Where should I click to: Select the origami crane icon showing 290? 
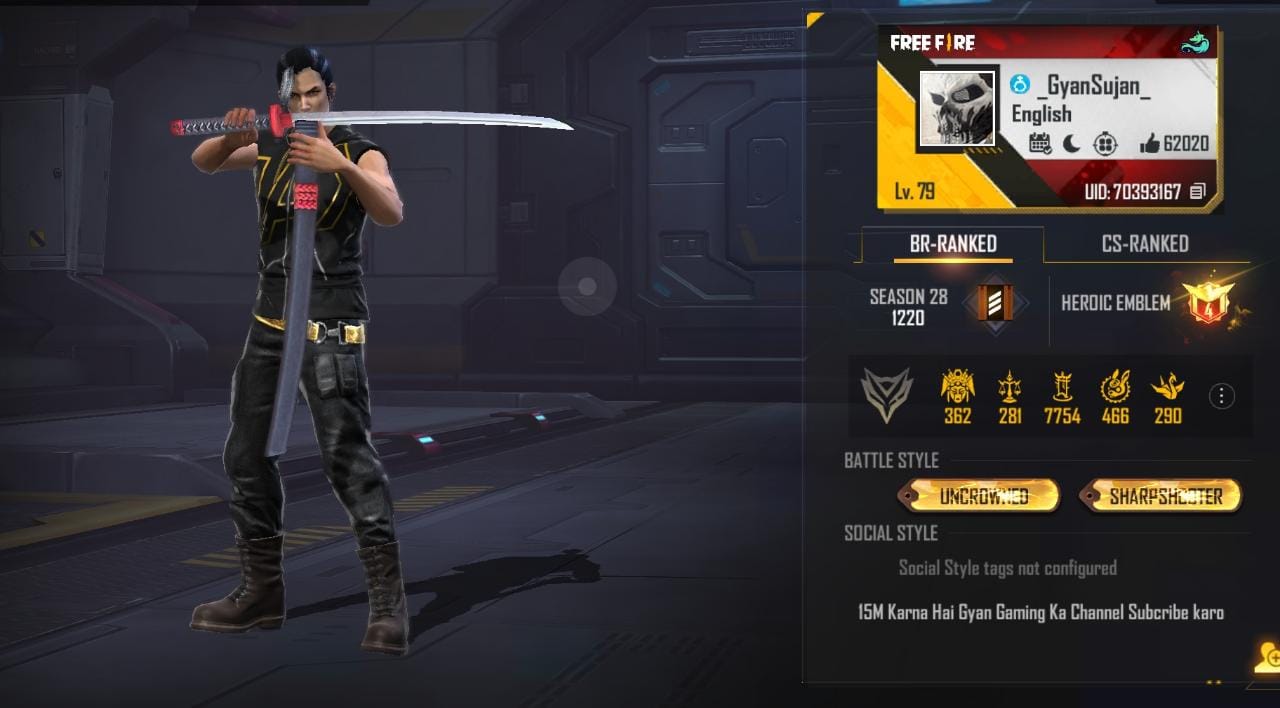click(x=1167, y=388)
